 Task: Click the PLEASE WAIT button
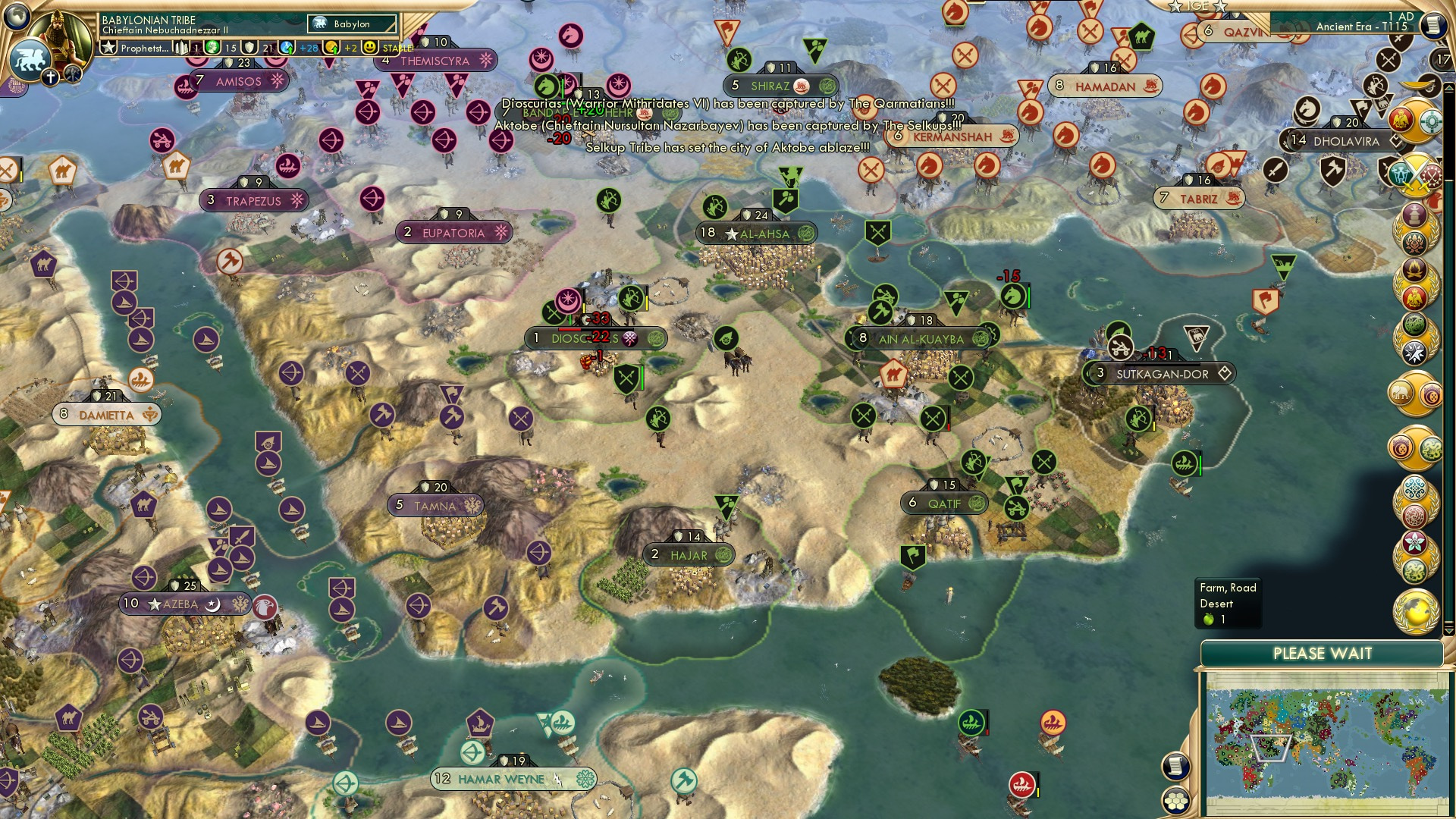click(x=1325, y=652)
